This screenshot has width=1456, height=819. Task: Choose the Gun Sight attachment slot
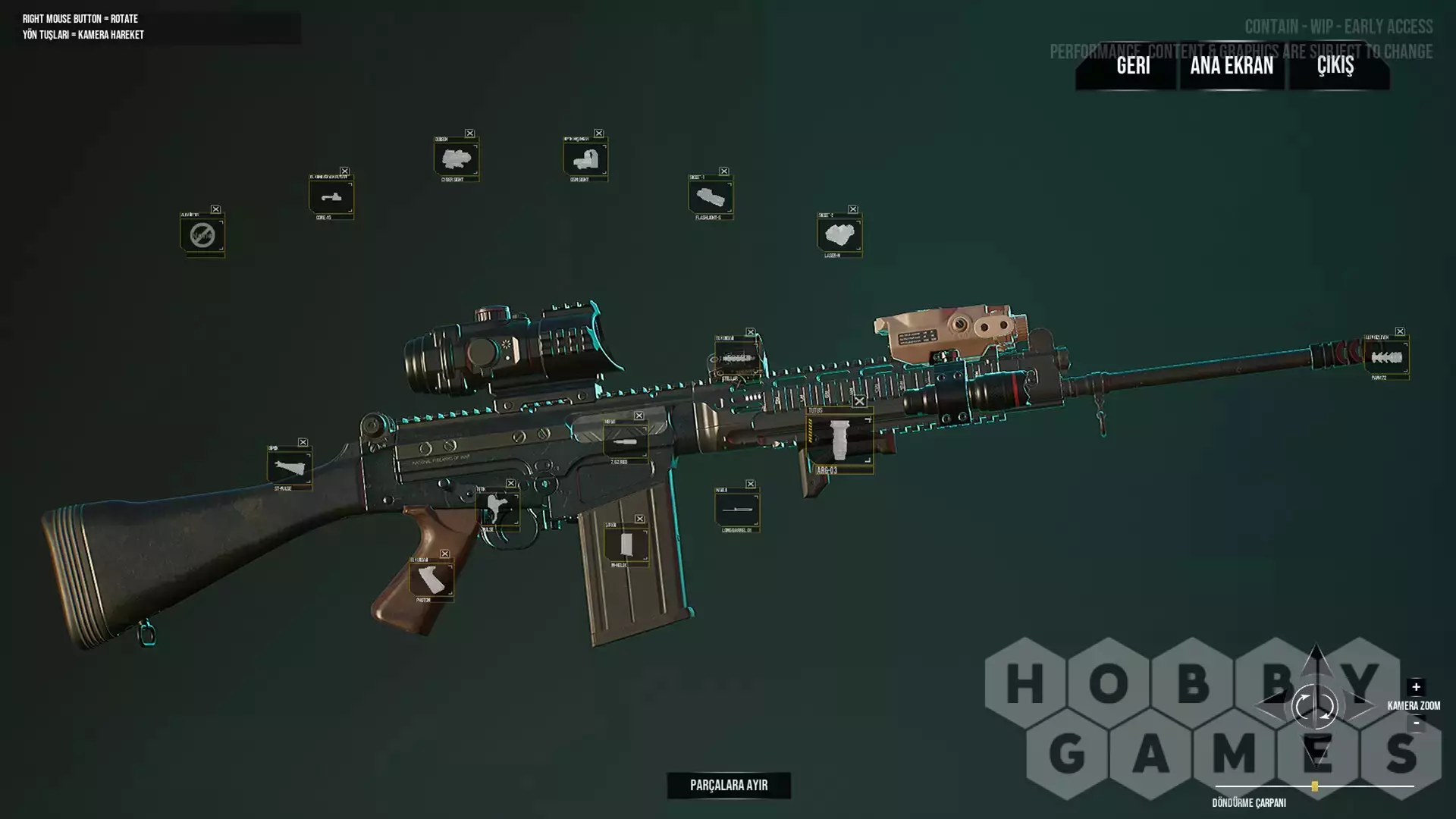click(x=585, y=159)
